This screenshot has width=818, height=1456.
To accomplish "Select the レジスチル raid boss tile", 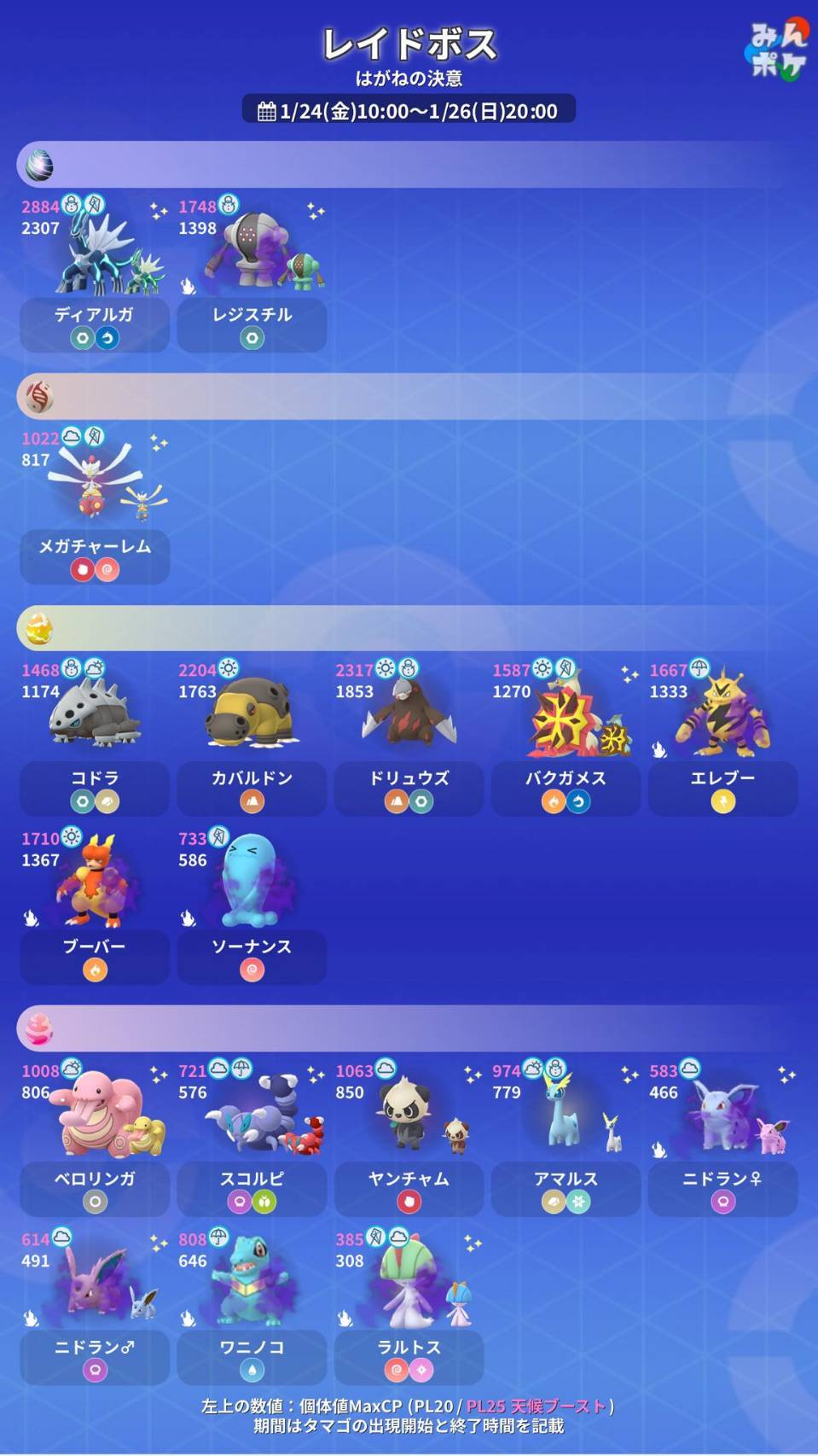I will tap(252, 274).
